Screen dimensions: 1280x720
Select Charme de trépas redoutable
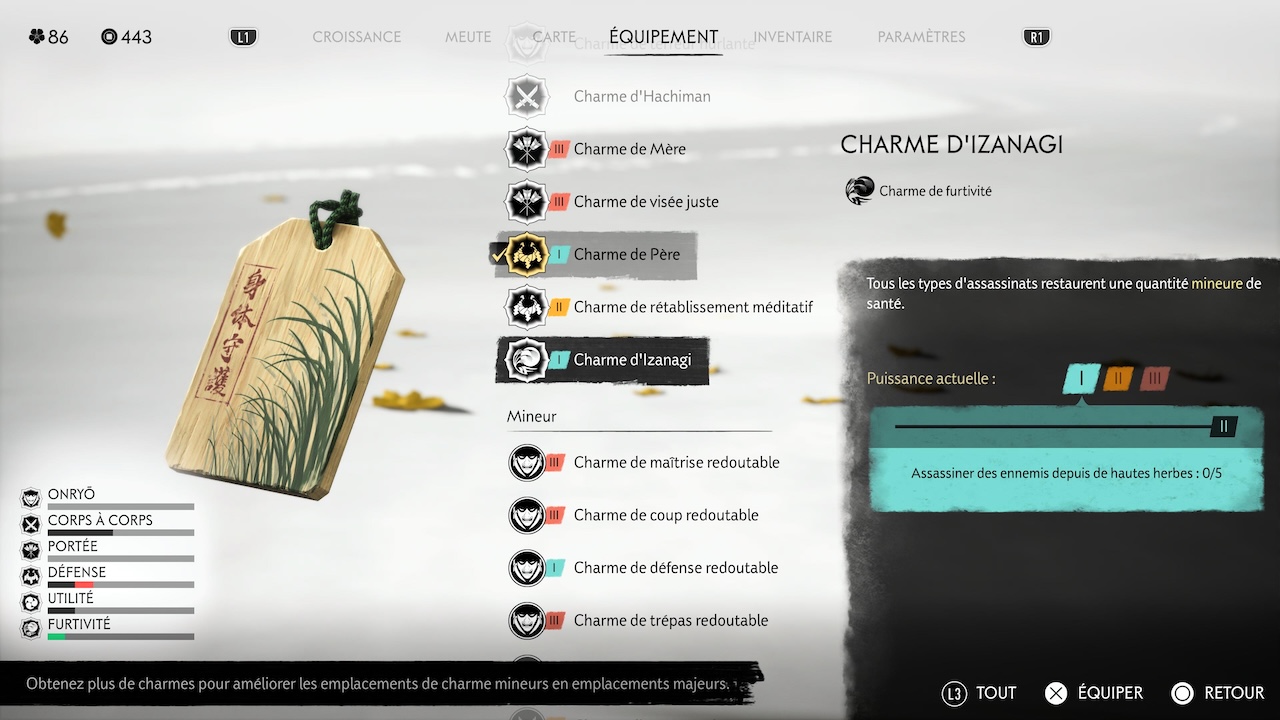click(670, 621)
